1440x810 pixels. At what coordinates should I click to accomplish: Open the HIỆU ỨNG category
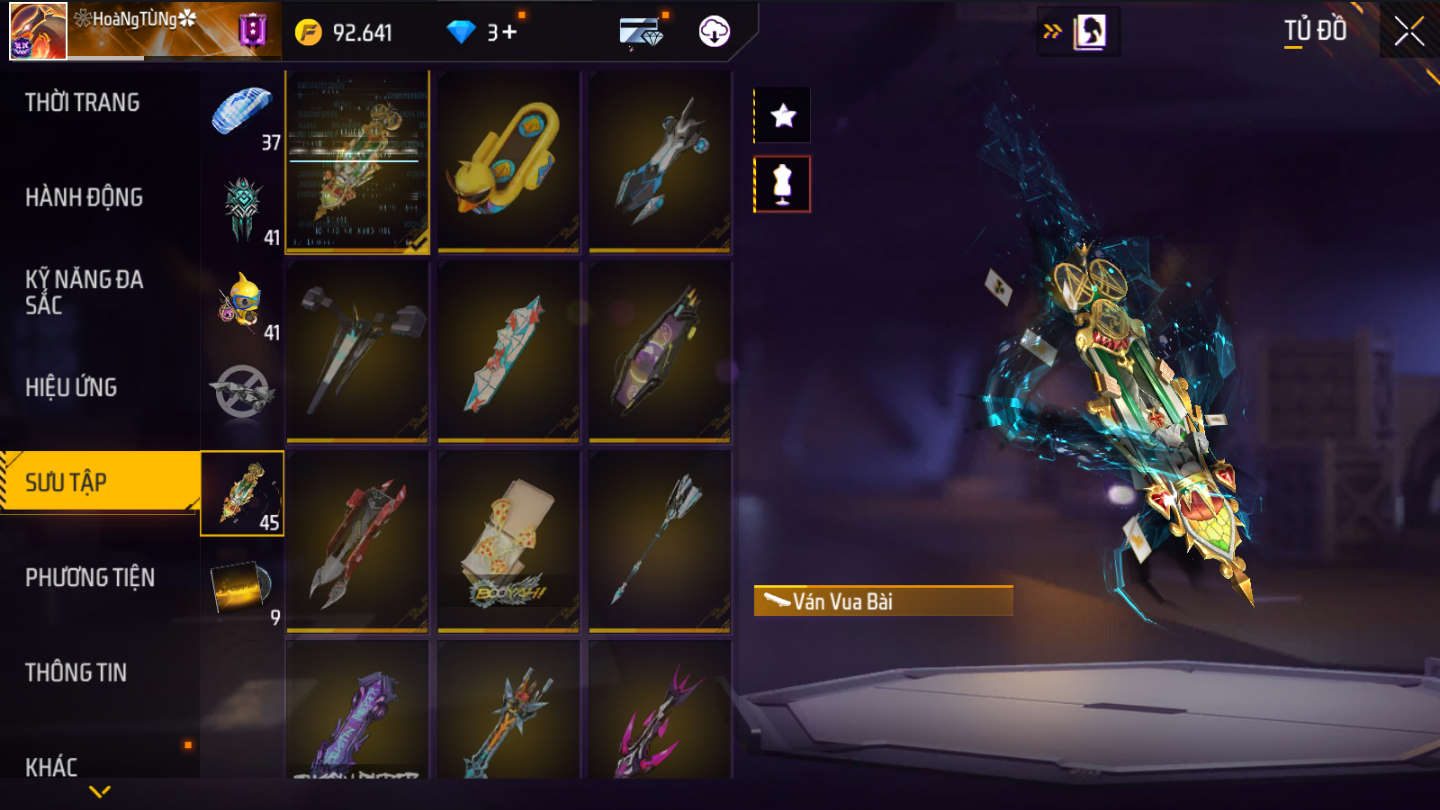[71, 387]
